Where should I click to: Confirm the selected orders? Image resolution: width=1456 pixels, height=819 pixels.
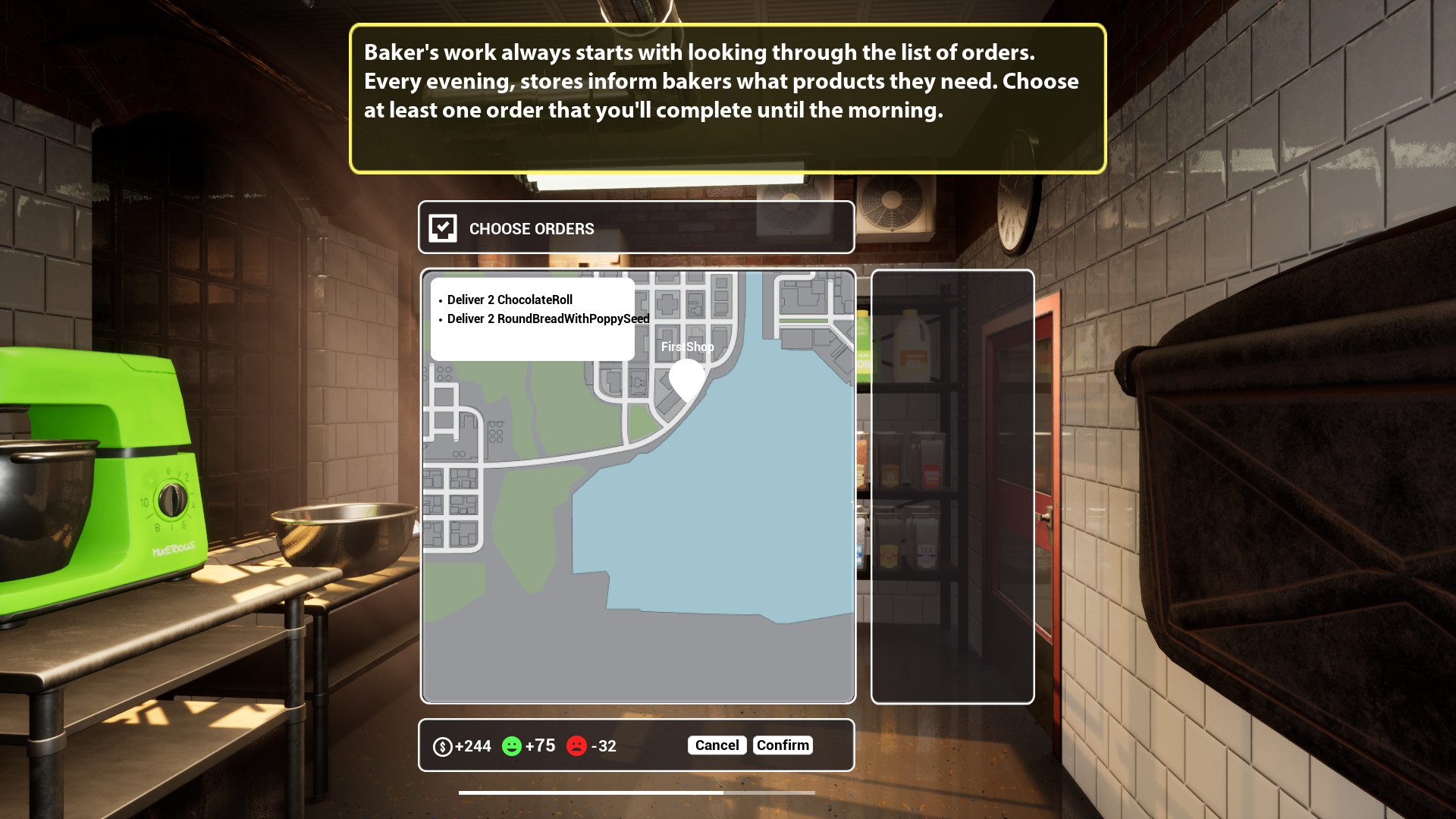(x=783, y=745)
